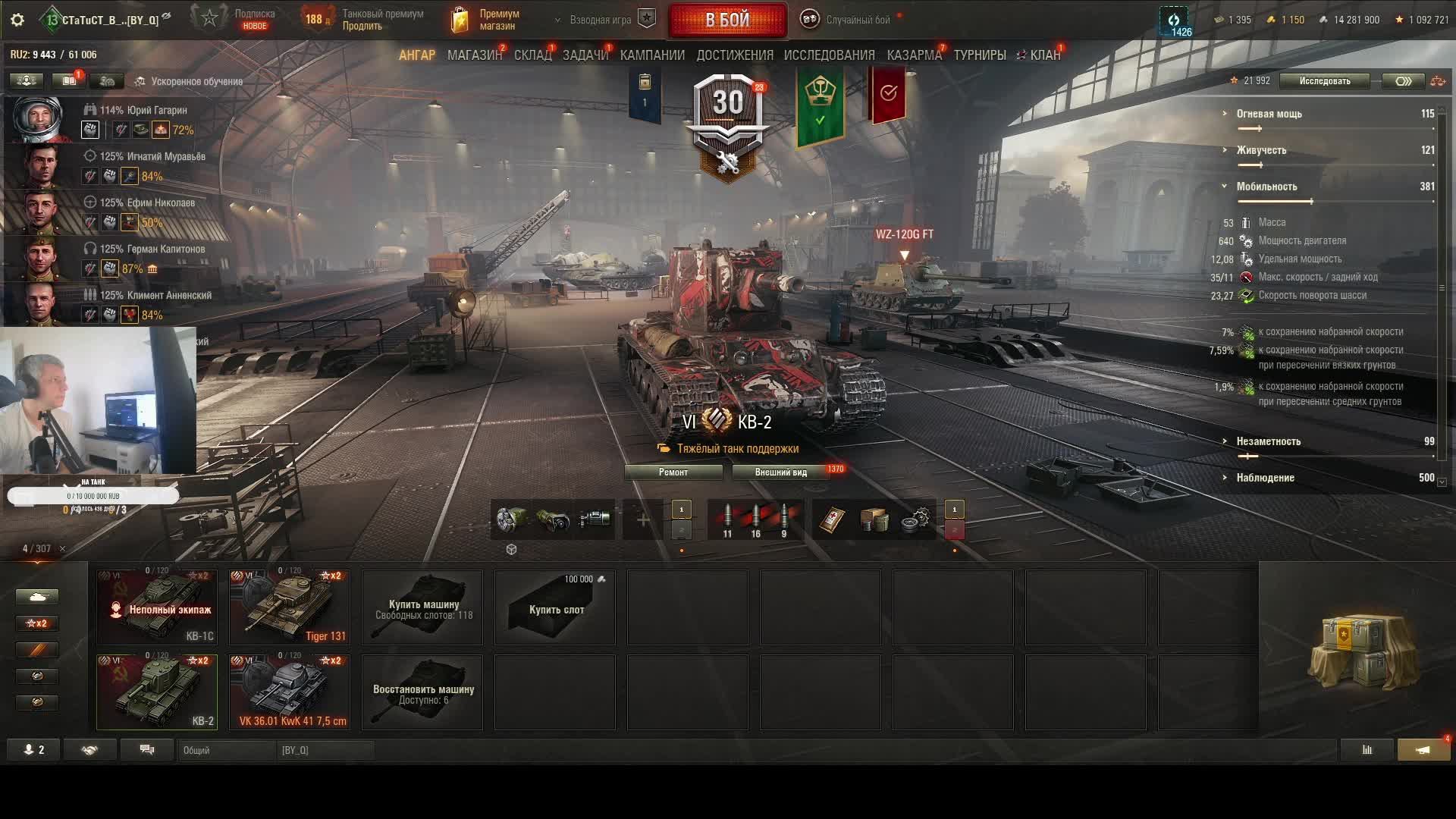Image resolution: width=1456 pixels, height=819 pixels.
Task: Start the battle with В БОЙ button
Action: tap(727, 20)
